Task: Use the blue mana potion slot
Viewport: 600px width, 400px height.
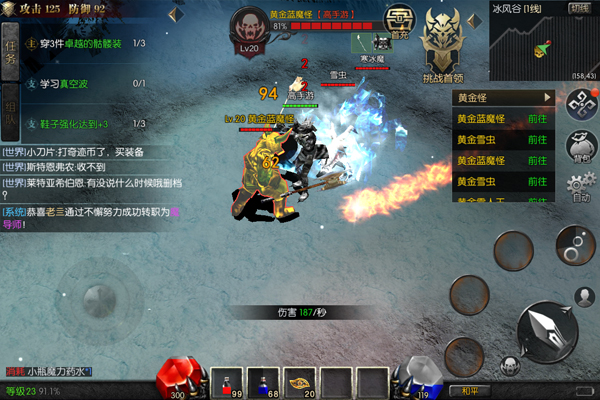Action: coord(263,381)
